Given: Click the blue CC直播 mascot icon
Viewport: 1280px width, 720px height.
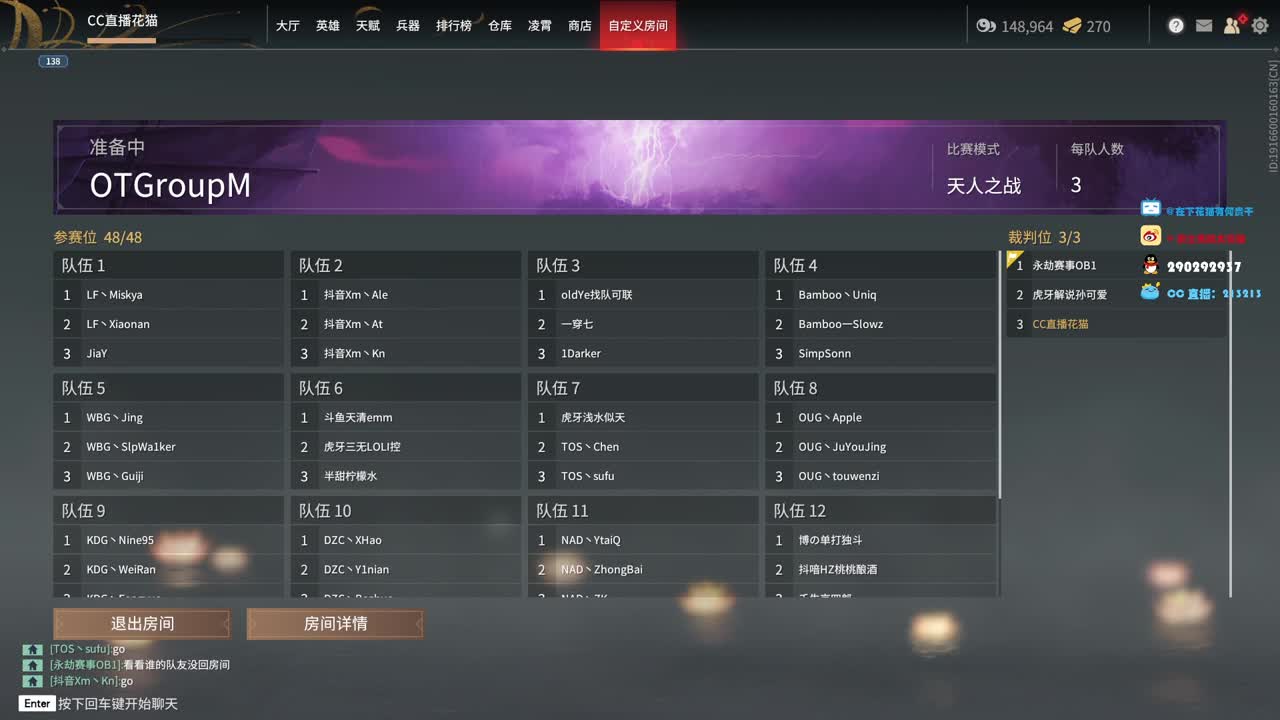Looking at the screenshot, I should point(1152,292).
